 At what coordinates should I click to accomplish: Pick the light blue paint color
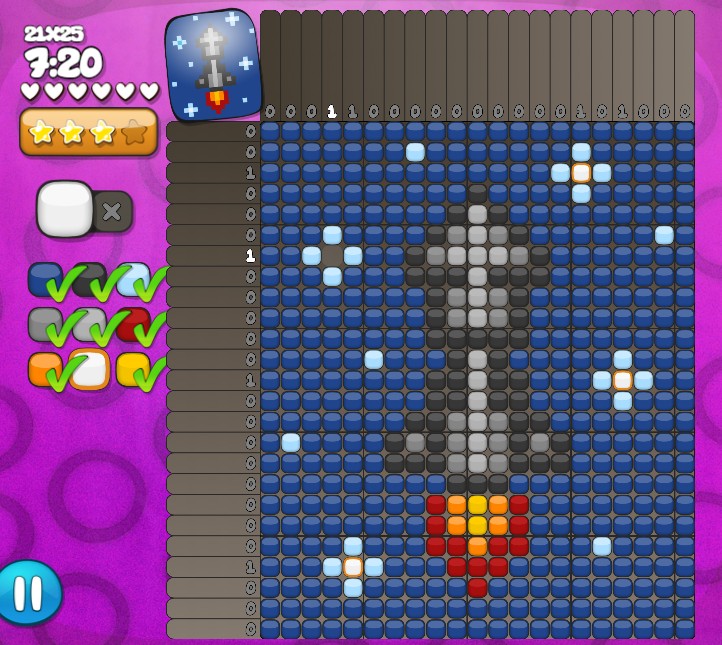(132, 280)
